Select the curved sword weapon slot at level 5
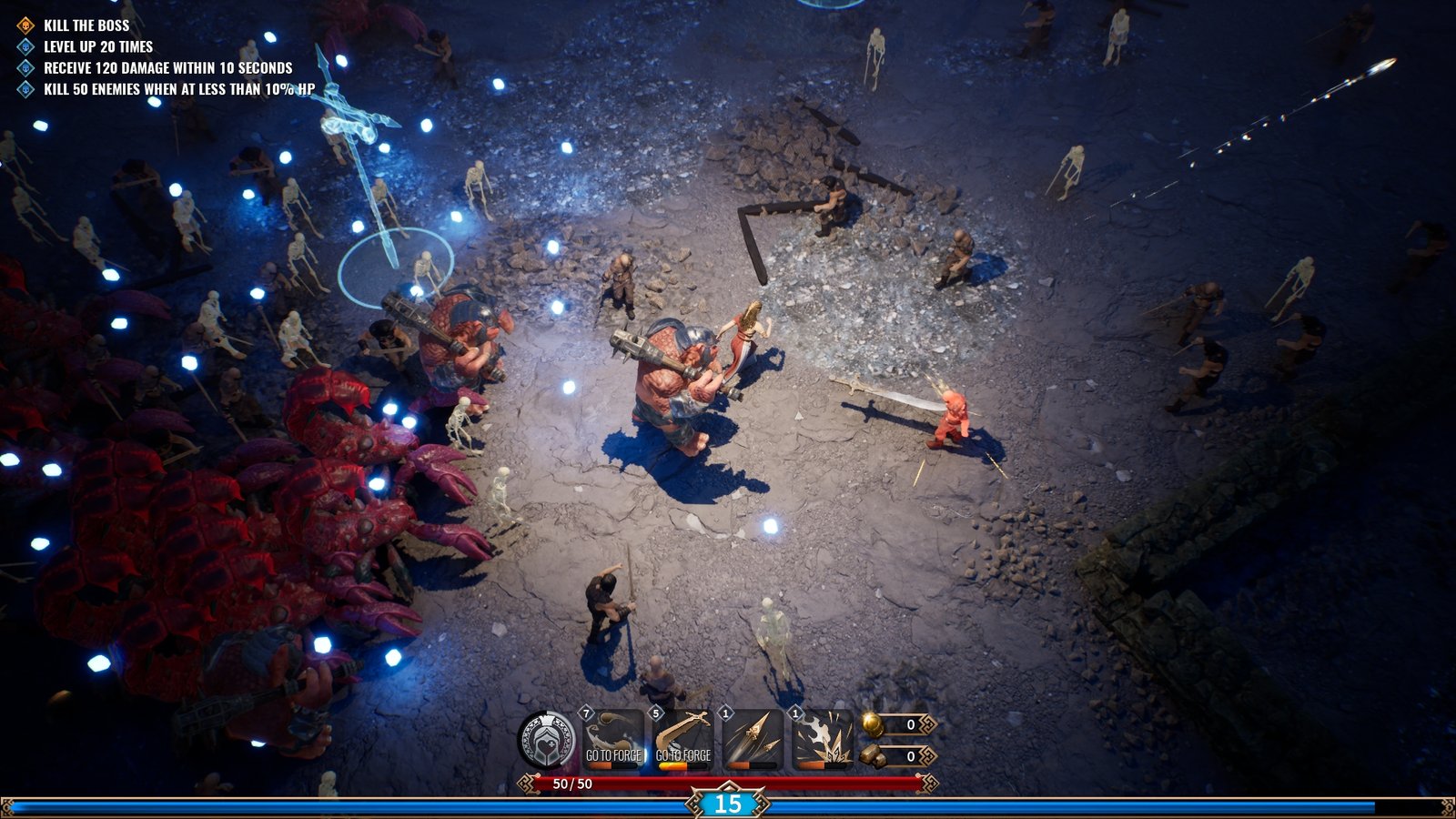The height and width of the screenshot is (819, 1456). point(682,739)
